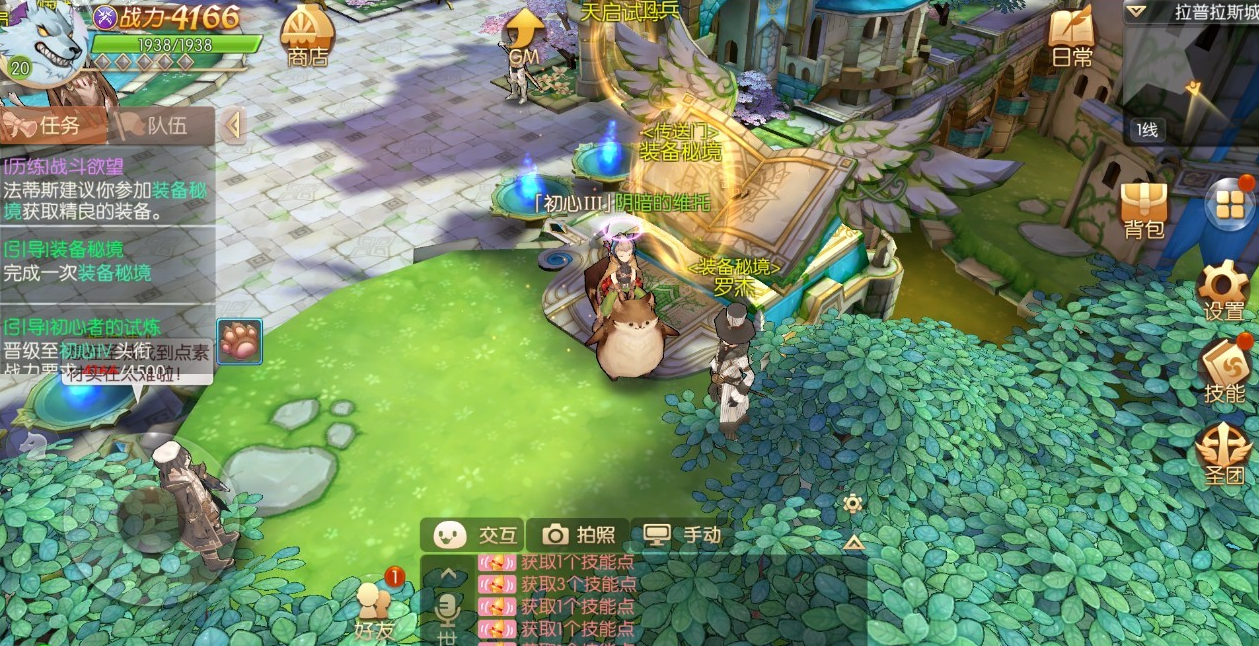Tap the paw print pet icon
Image resolution: width=1259 pixels, height=646 pixels.
pyautogui.click(x=240, y=341)
